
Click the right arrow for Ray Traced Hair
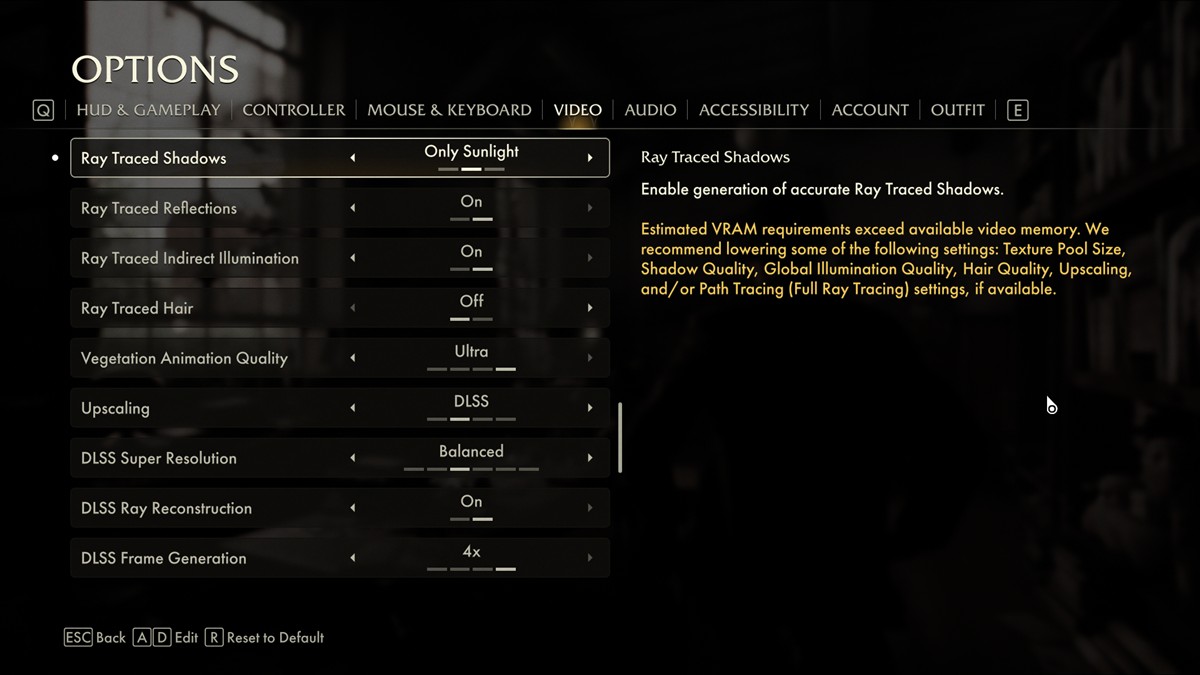[590, 308]
